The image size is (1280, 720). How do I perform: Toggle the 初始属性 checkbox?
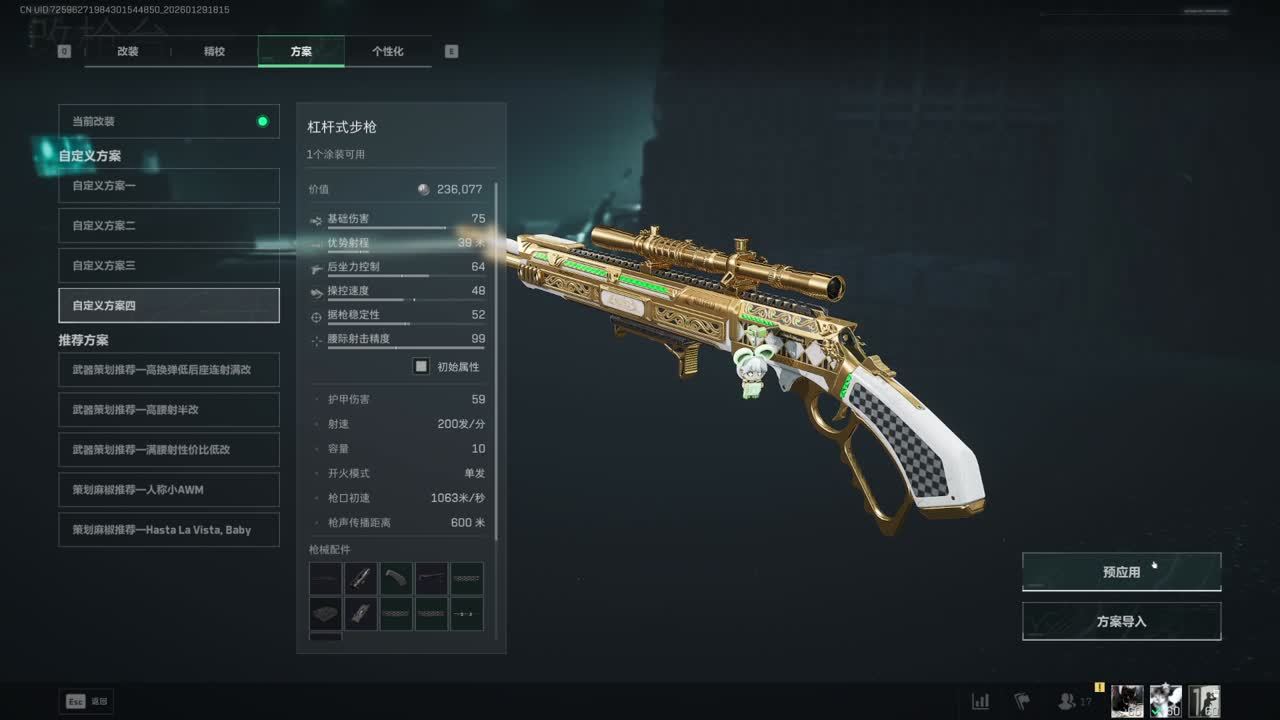click(x=422, y=367)
